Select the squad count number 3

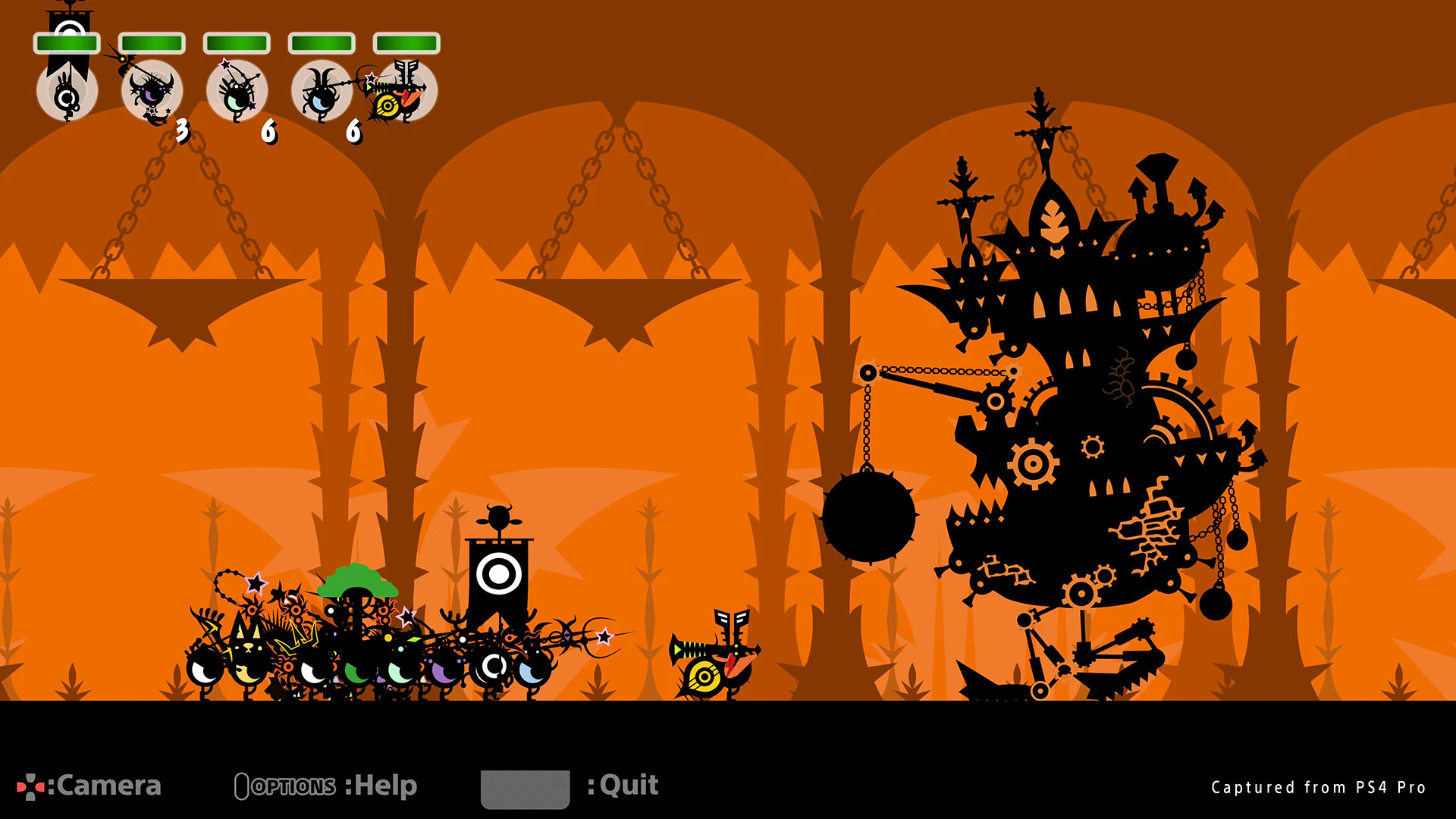click(x=182, y=130)
